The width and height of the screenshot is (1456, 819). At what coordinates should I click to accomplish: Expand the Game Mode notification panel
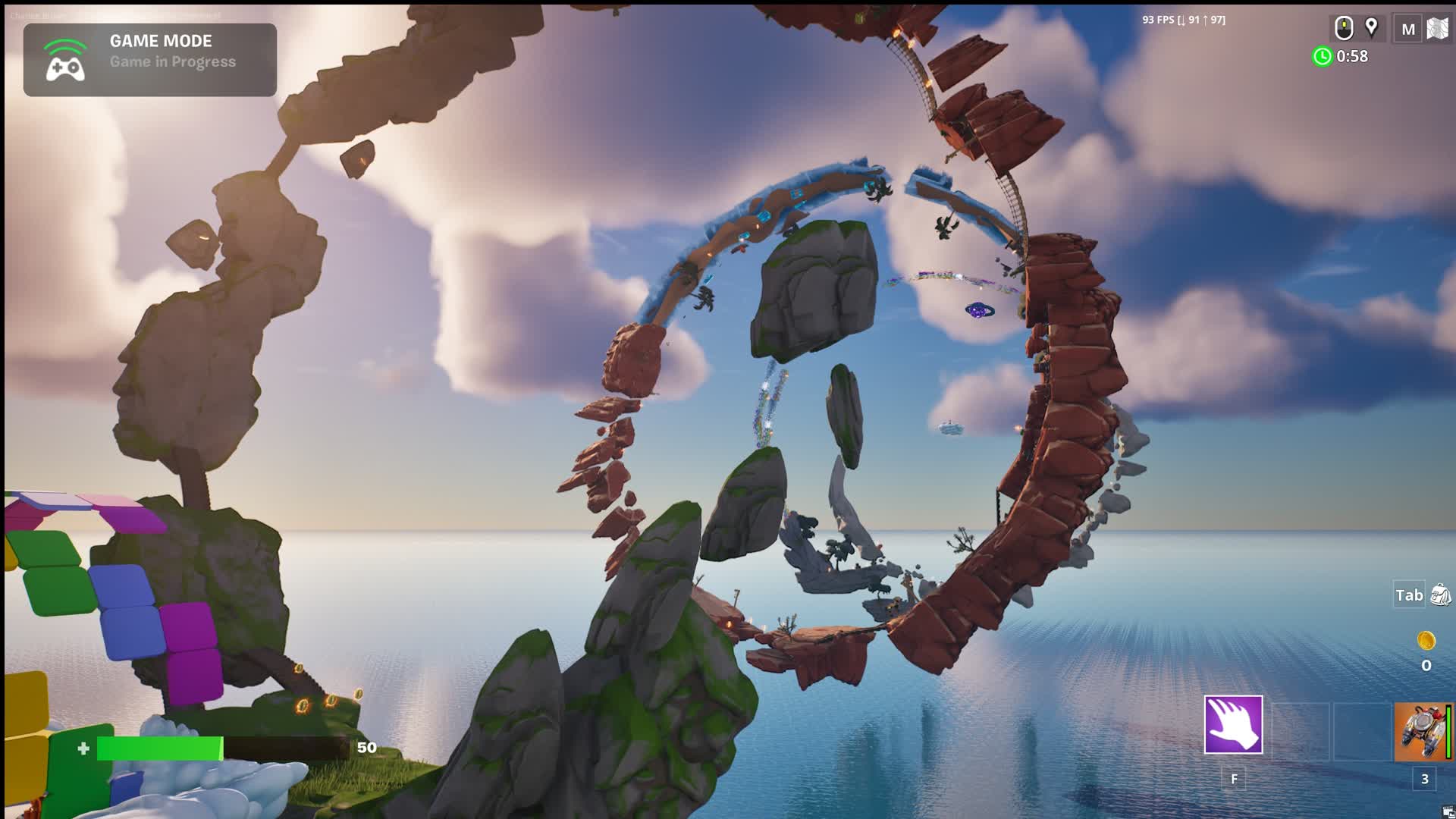[149, 59]
